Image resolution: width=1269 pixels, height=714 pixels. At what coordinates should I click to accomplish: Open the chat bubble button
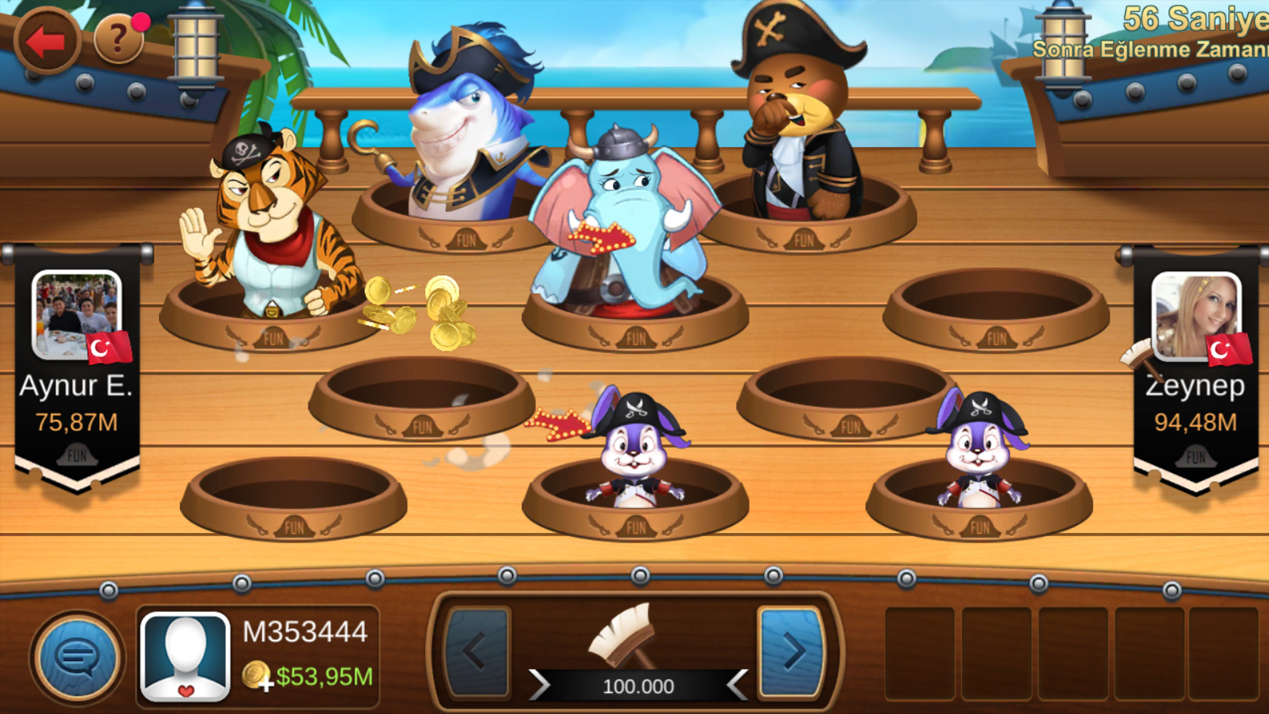click(x=77, y=657)
